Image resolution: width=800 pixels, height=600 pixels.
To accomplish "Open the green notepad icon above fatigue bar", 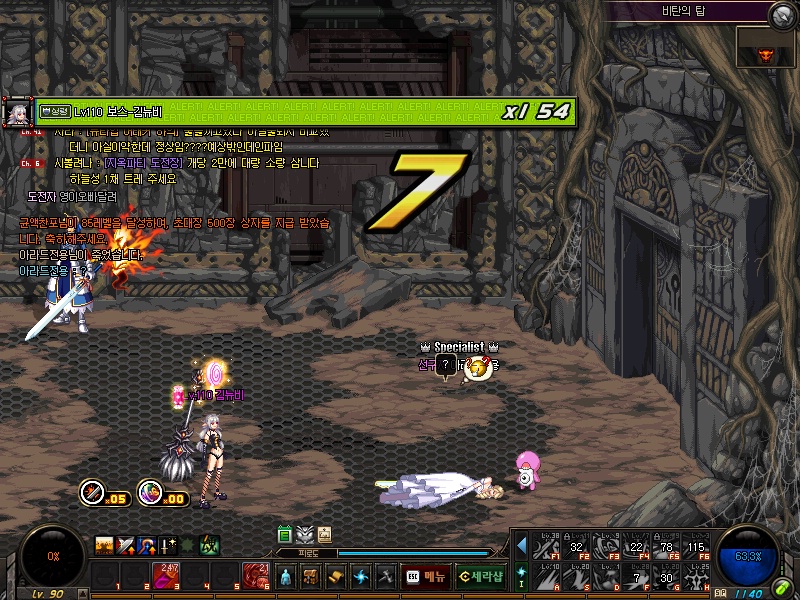I will 284,534.
